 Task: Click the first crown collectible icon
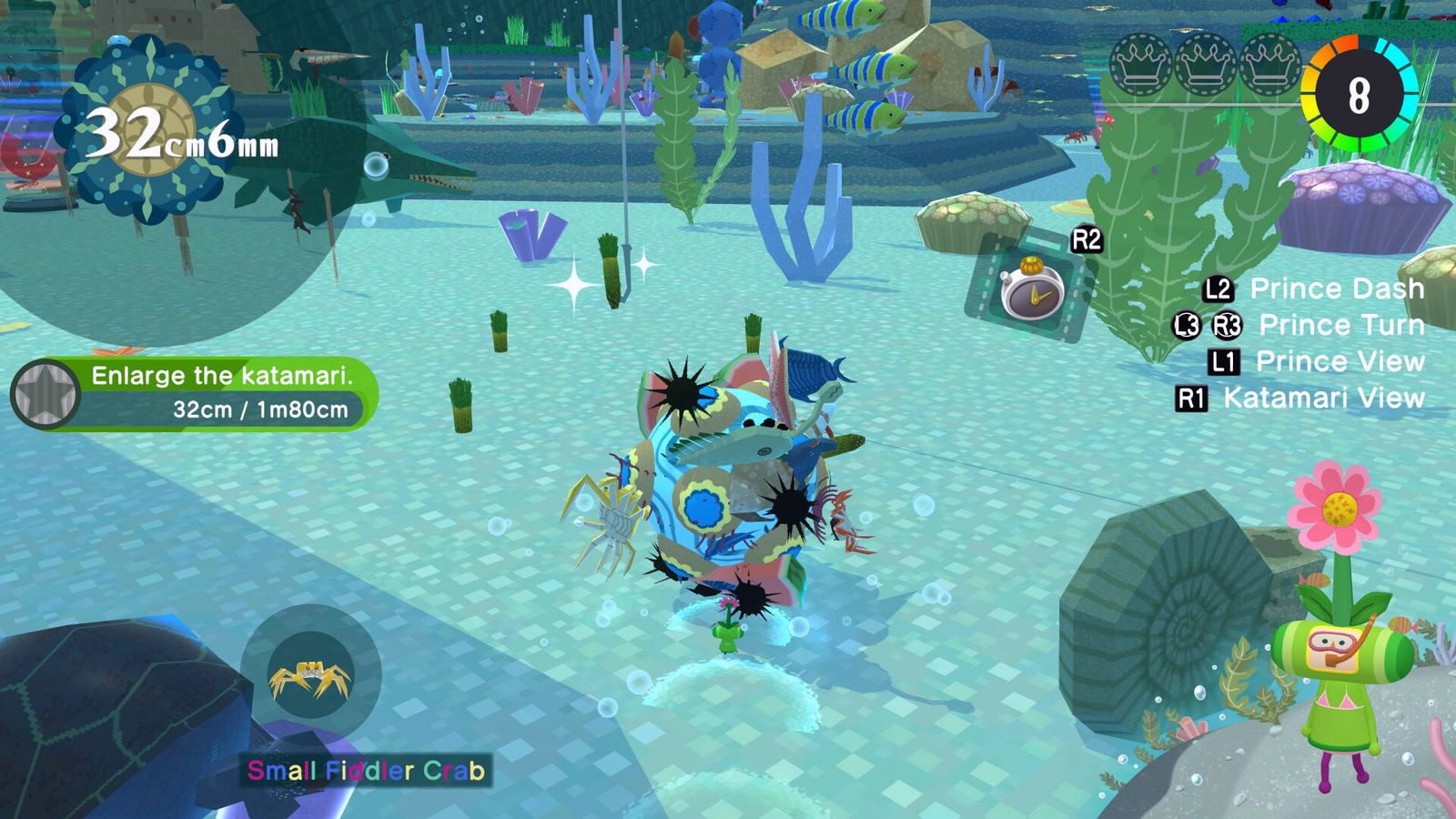1140,65
